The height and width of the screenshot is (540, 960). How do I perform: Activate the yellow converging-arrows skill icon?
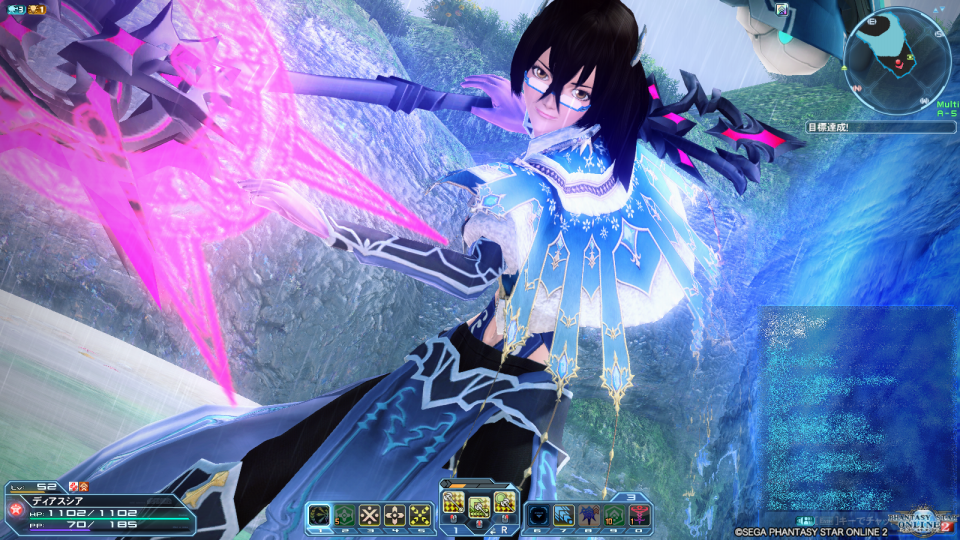(x=420, y=513)
